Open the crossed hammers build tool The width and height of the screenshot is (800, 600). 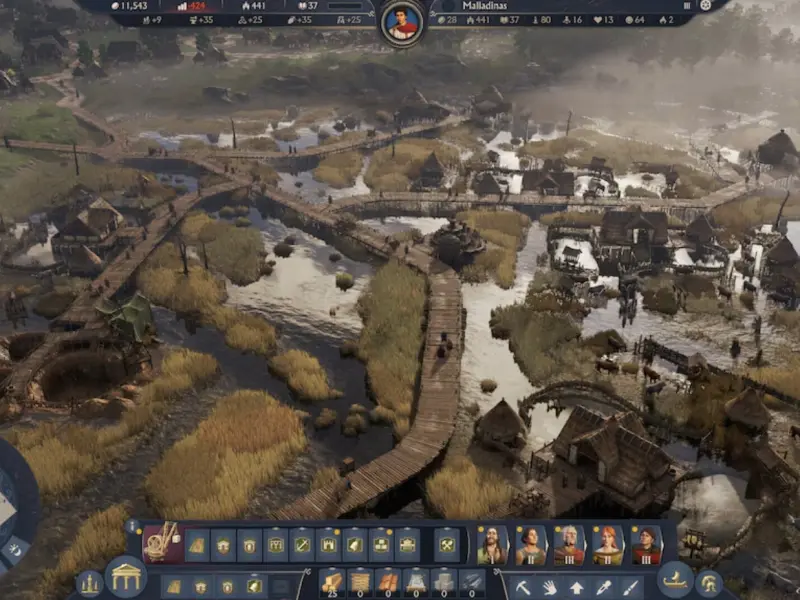[x=447, y=544]
